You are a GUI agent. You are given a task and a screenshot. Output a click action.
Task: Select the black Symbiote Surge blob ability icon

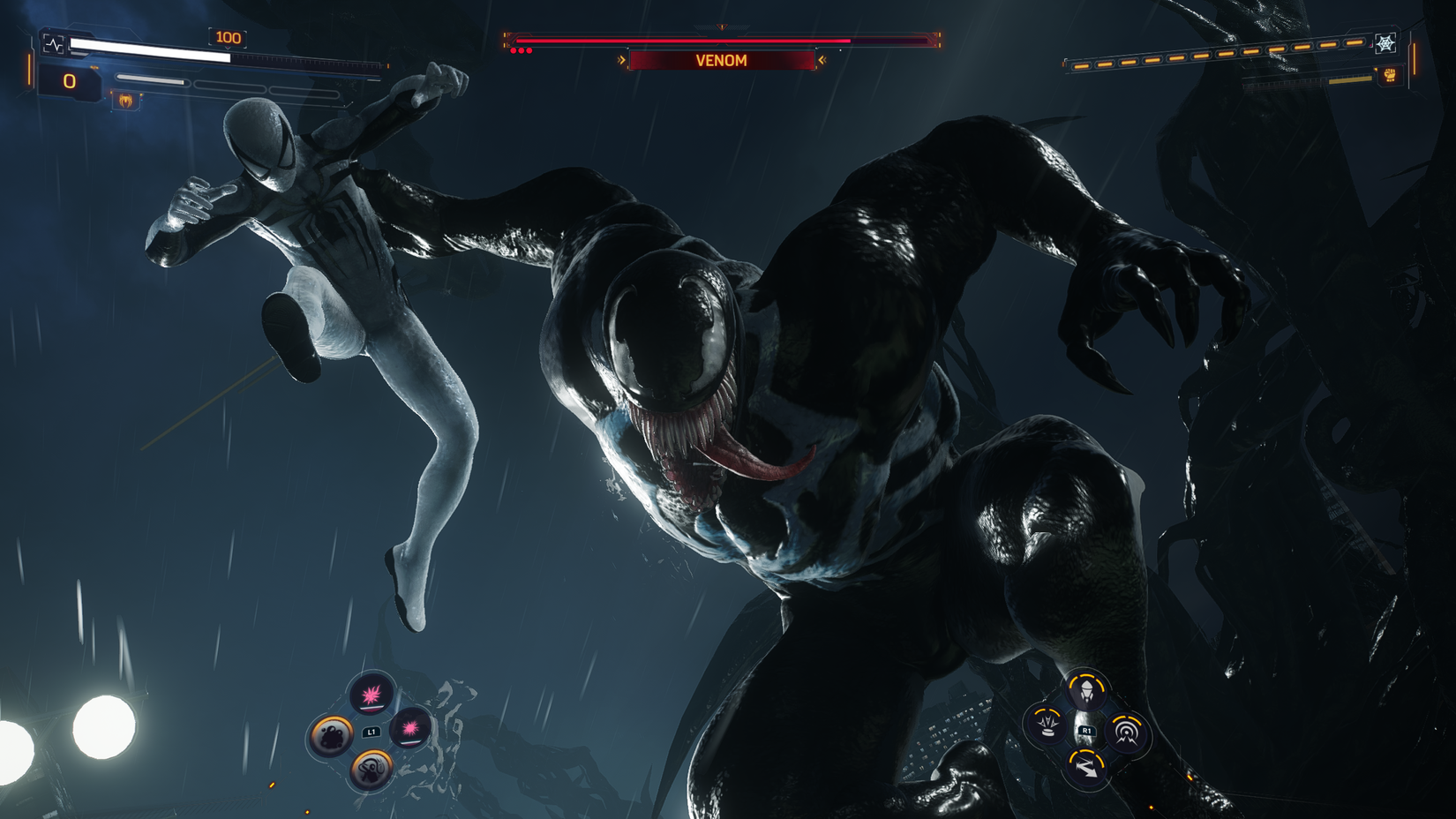click(331, 735)
